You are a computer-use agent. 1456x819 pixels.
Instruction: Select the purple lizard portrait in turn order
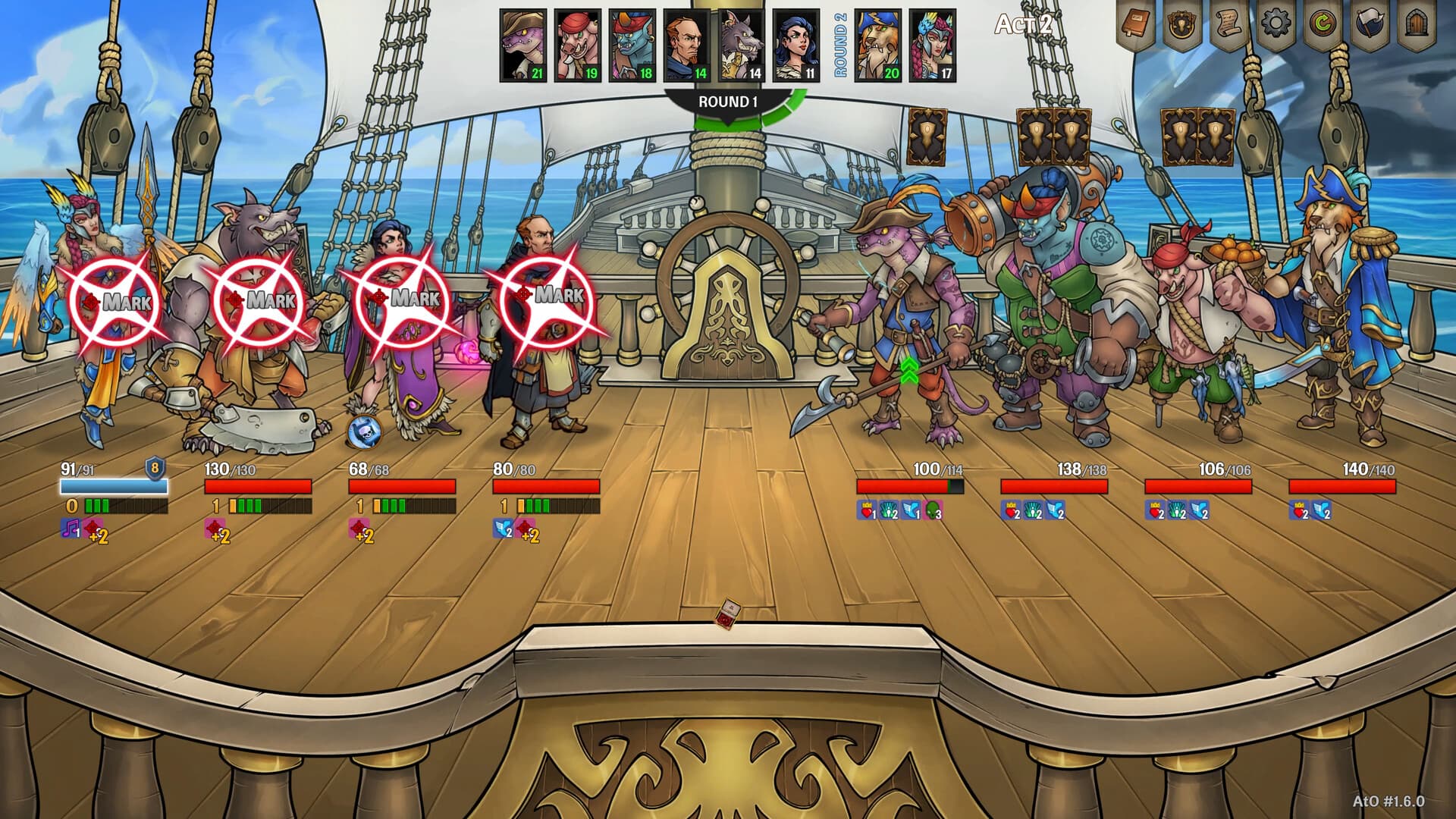coord(523,45)
